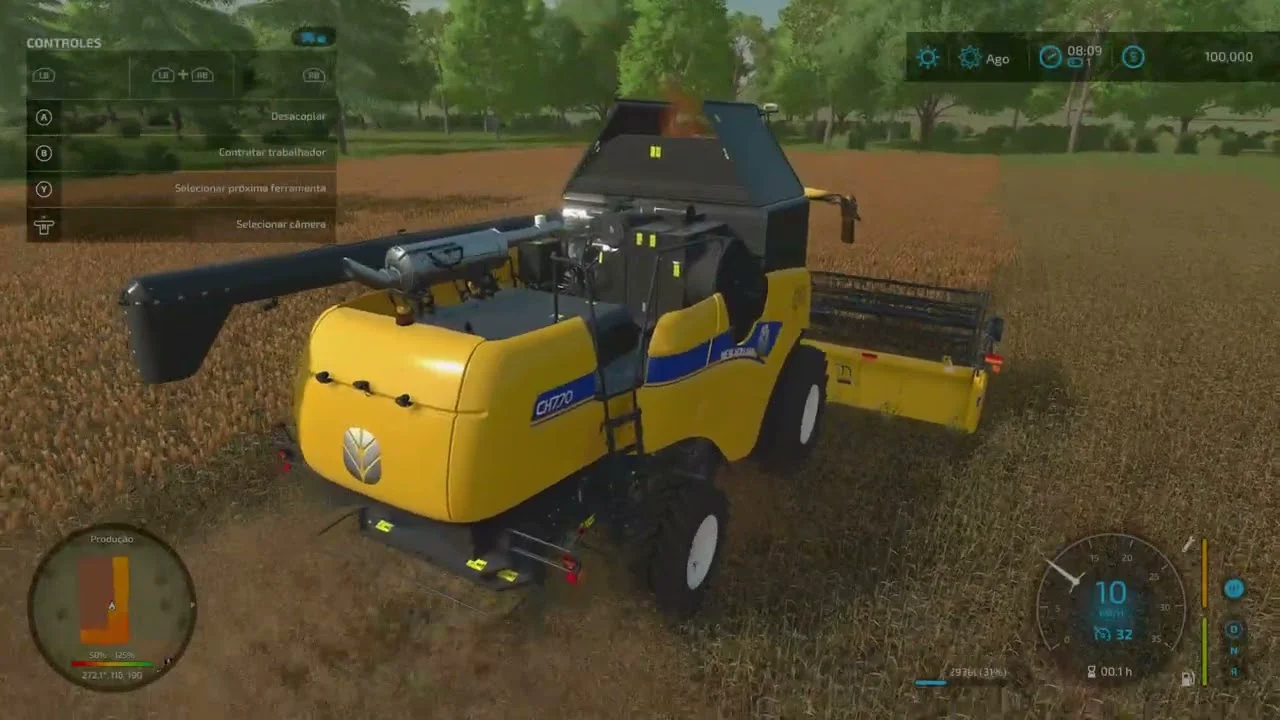
Task: Select the D drive gear indicator
Action: (1234, 629)
